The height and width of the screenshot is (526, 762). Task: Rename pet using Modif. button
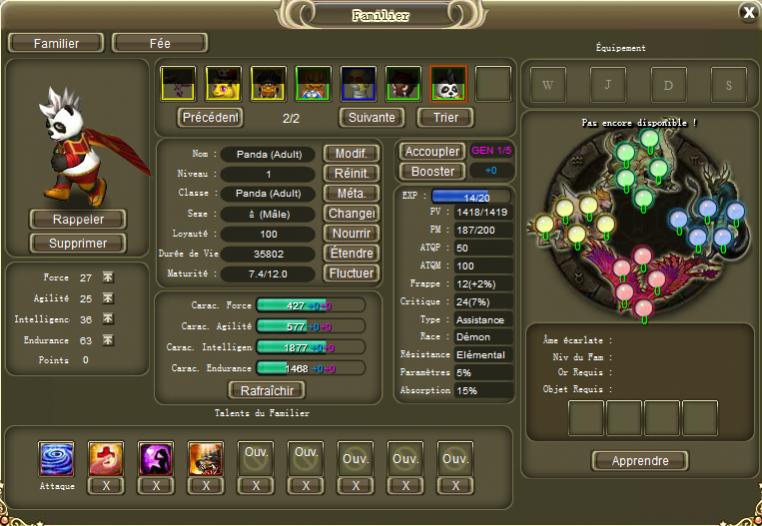coord(350,154)
